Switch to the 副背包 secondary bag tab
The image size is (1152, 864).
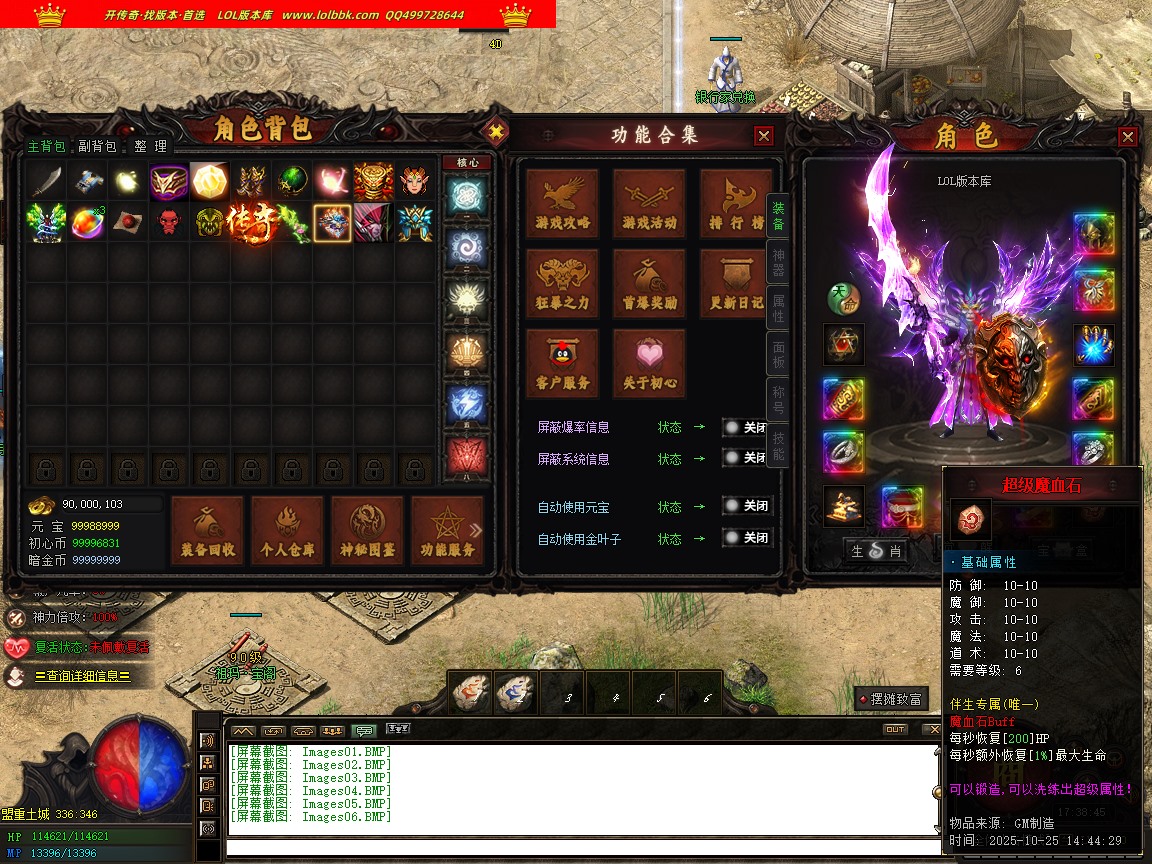click(97, 146)
